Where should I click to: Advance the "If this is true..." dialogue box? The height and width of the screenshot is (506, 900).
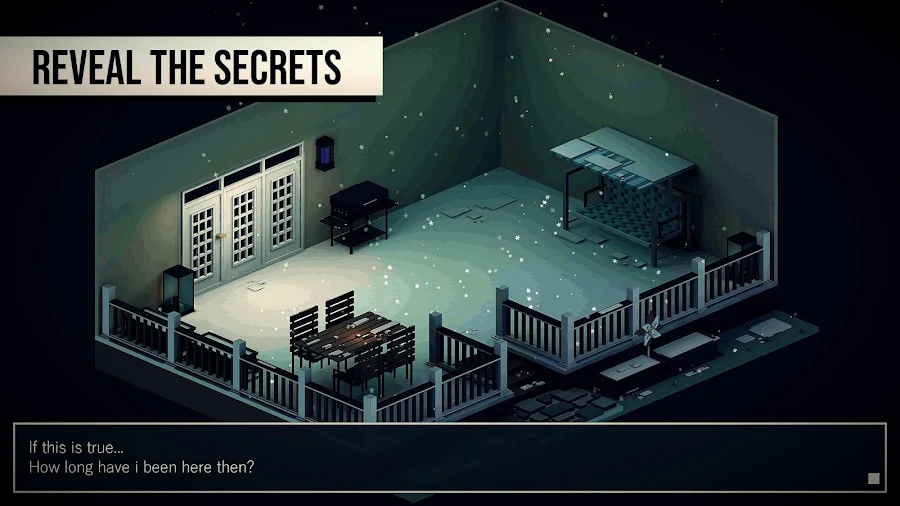click(449, 458)
